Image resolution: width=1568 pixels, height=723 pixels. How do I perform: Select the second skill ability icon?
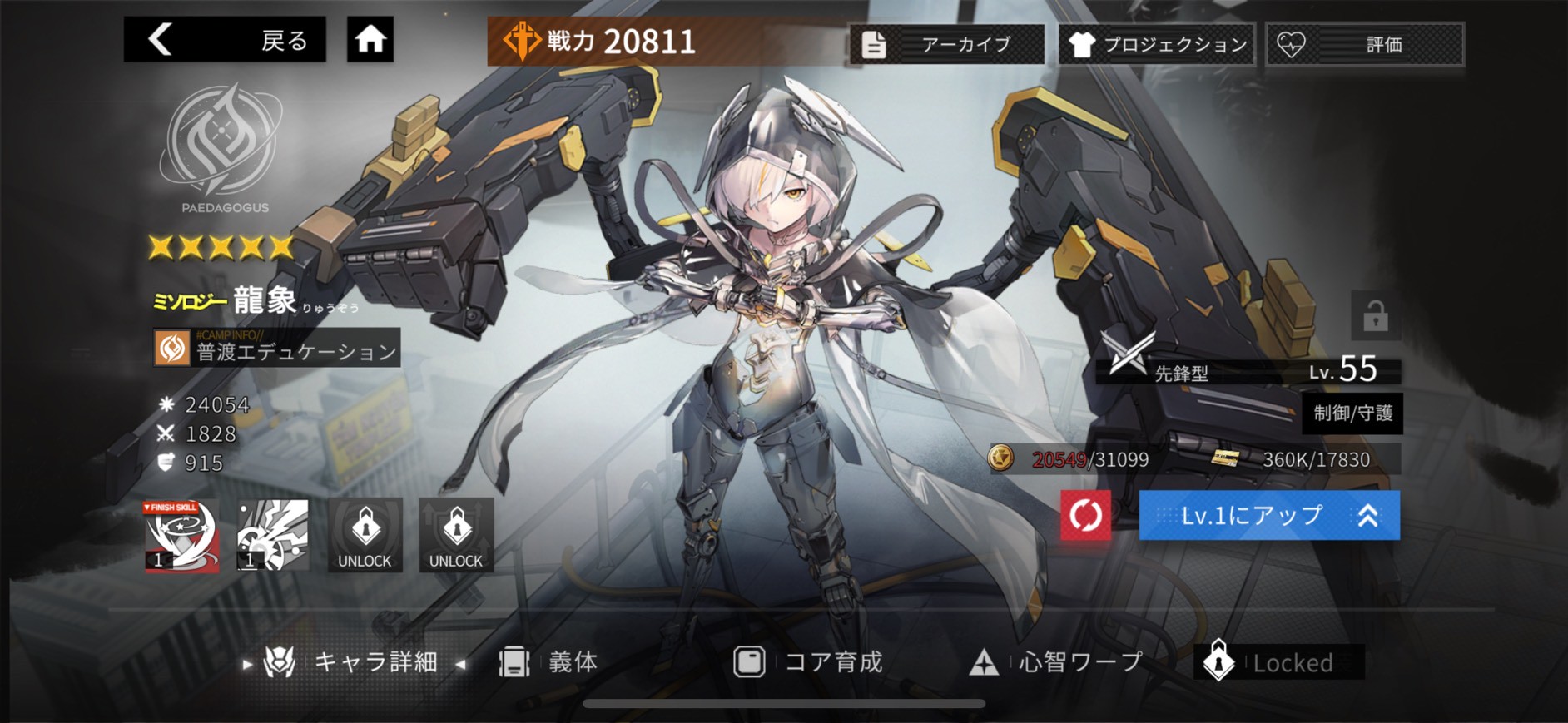point(273,536)
